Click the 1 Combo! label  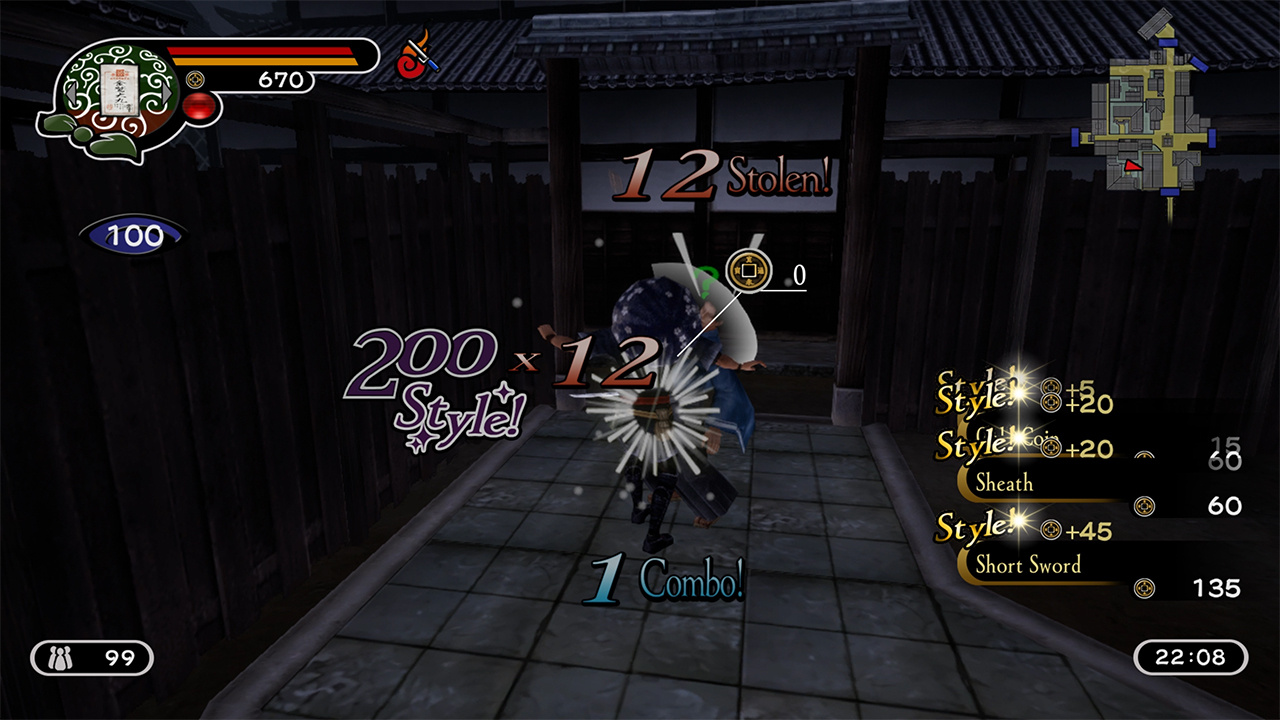pyautogui.click(x=665, y=576)
